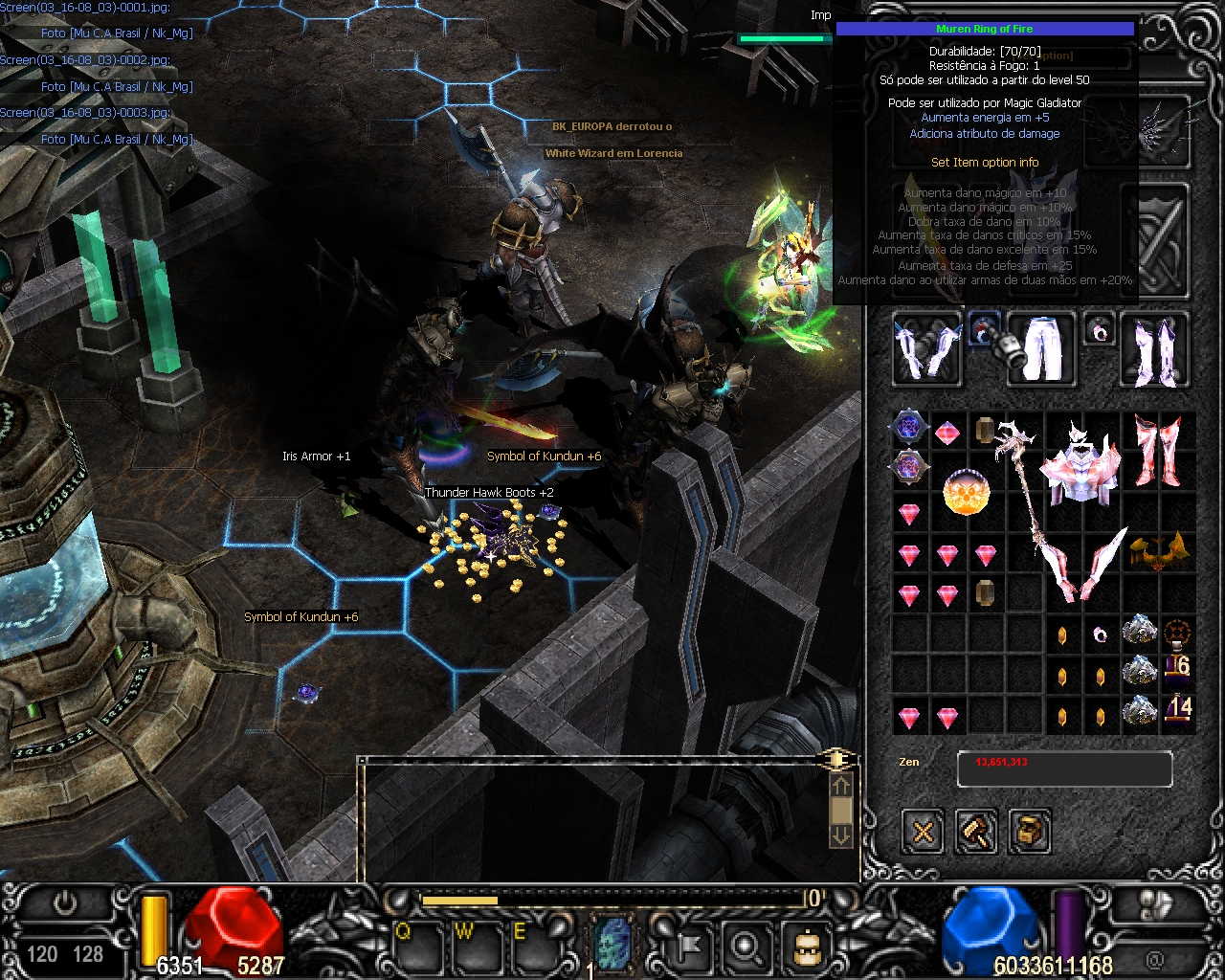This screenshot has width=1225, height=980.
Task: Pick the purple potion stack of 14
Action: [1177, 710]
